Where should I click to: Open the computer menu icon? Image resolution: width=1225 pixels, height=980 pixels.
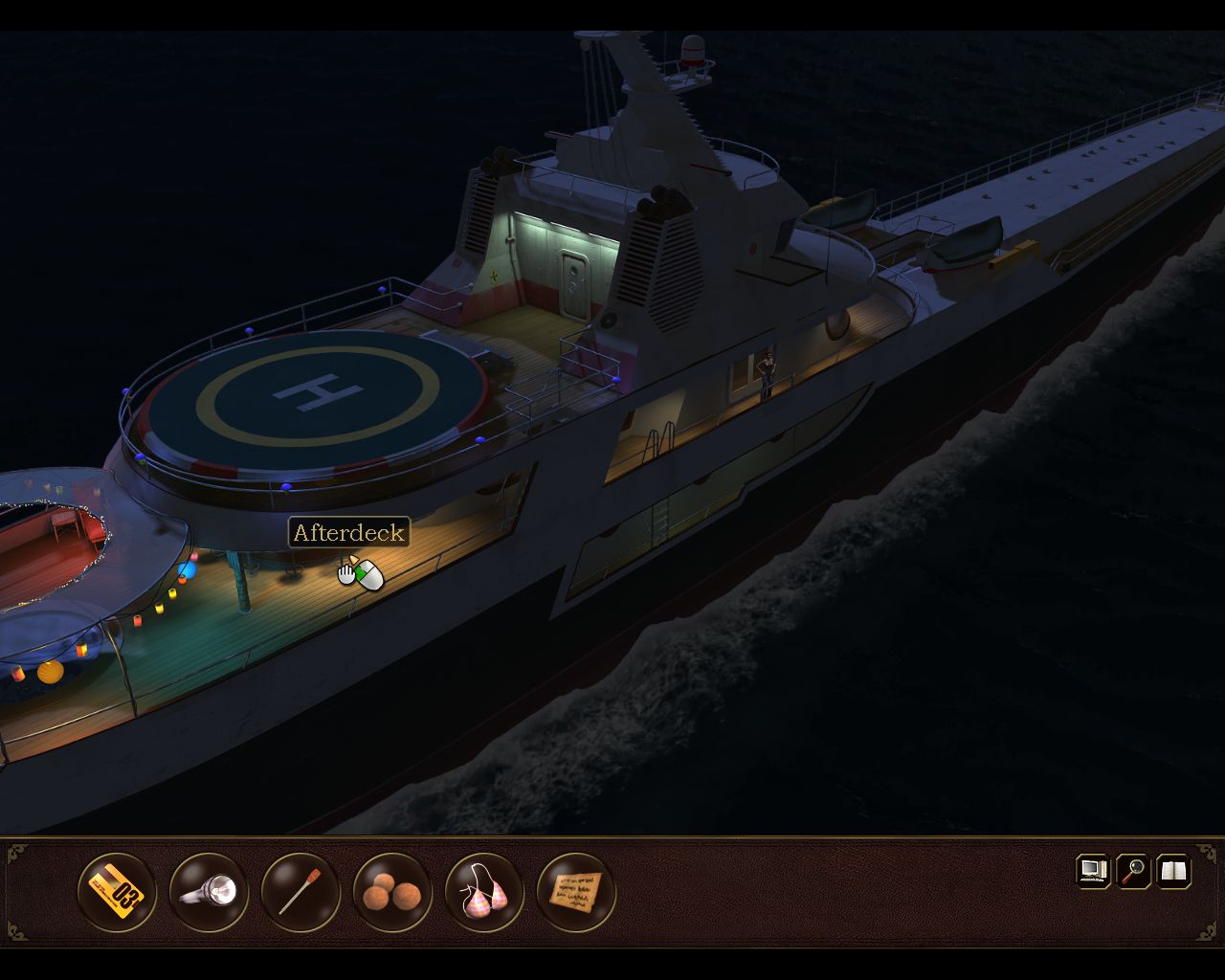[x=1093, y=871]
